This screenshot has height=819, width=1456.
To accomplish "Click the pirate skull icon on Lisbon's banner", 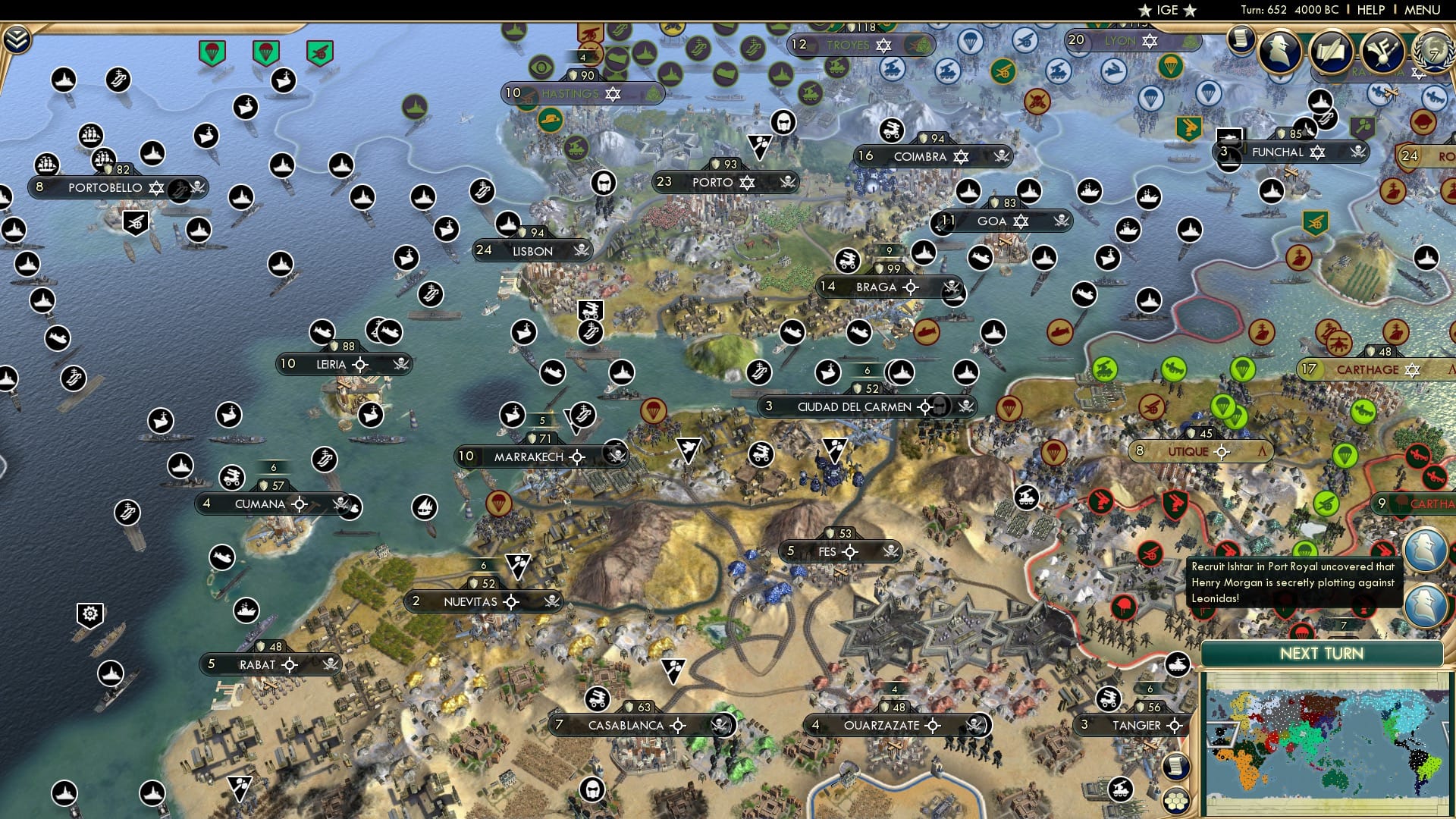I will (581, 251).
